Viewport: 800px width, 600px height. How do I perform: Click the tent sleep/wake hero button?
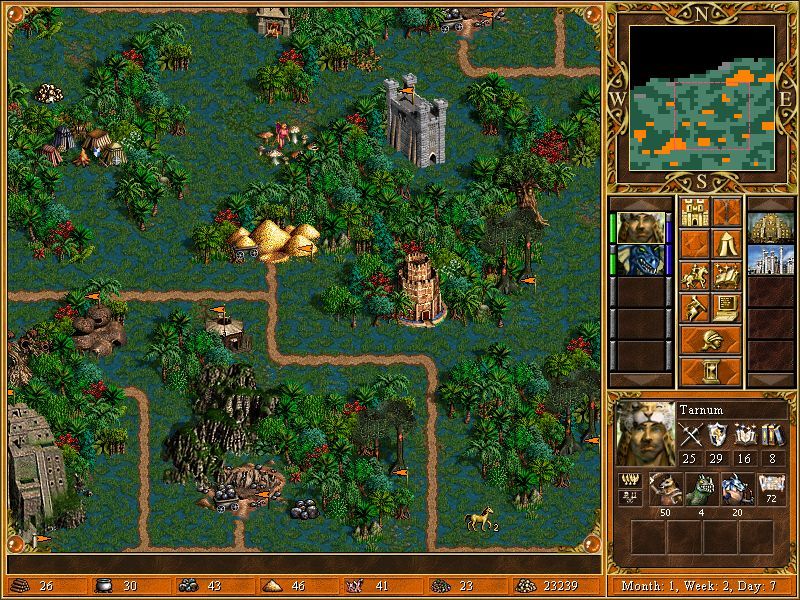point(727,244)
